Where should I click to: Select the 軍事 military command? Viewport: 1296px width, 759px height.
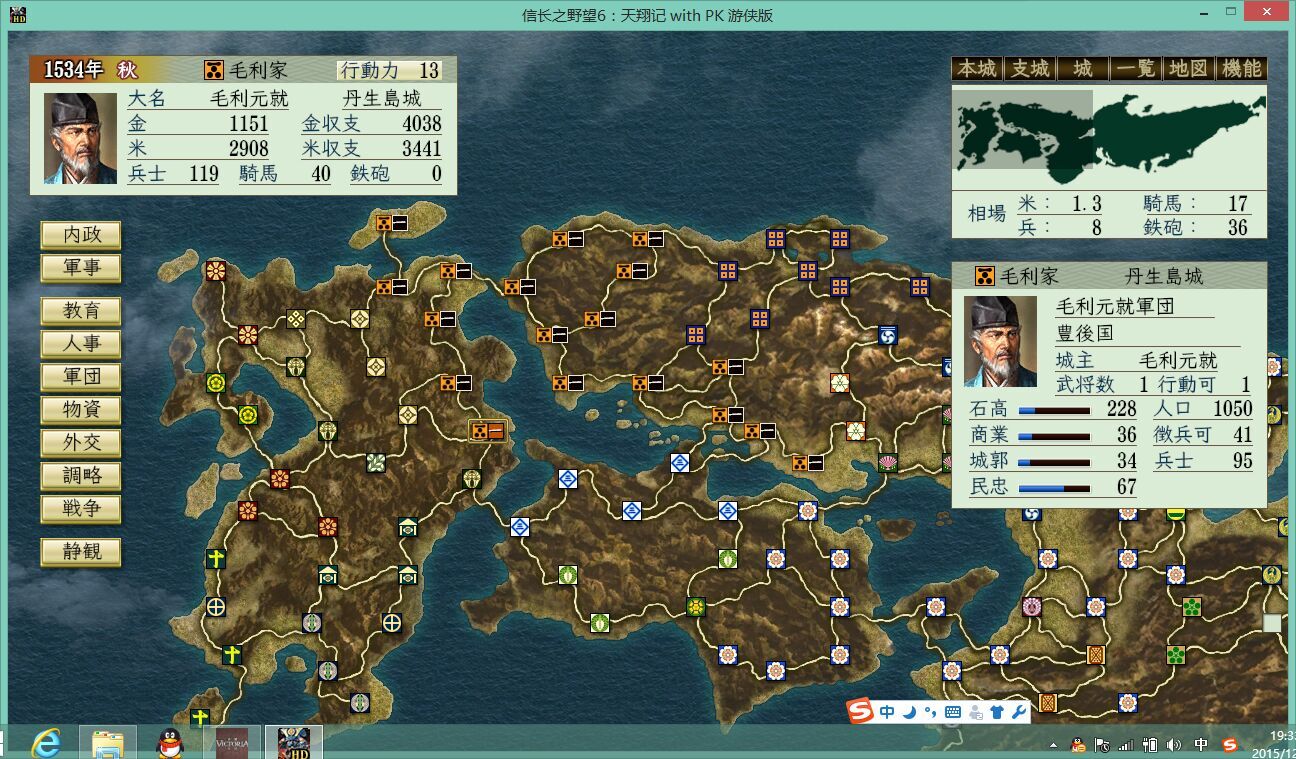pos(80,268)
